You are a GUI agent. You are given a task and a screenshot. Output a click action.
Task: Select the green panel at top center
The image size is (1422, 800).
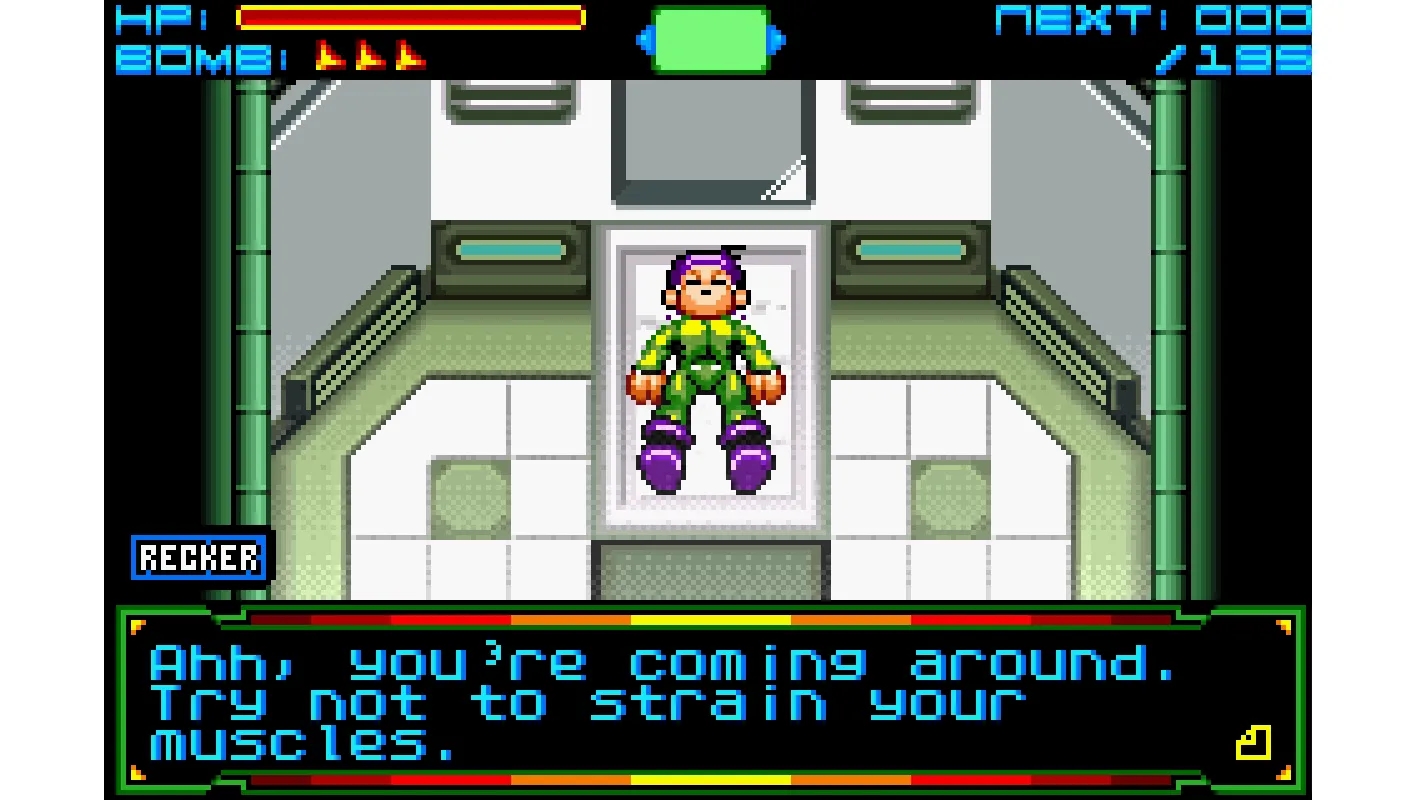click(710, 41)
